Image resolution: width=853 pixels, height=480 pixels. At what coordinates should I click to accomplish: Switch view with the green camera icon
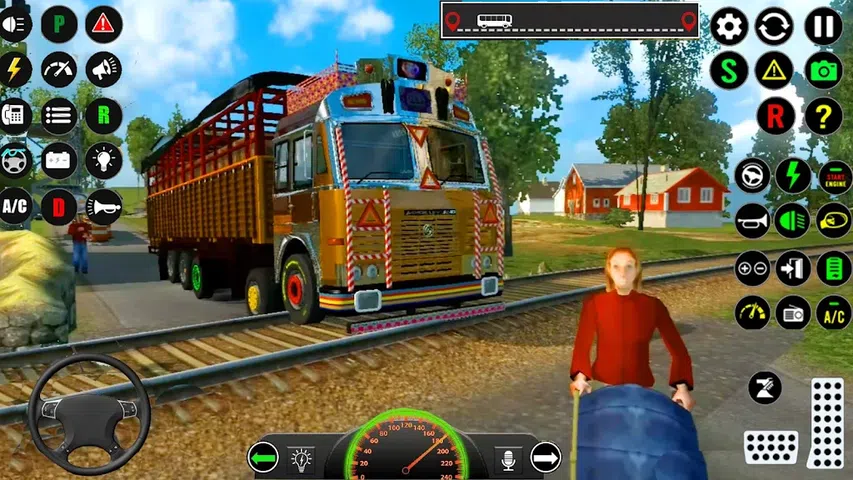click(823, 71)
